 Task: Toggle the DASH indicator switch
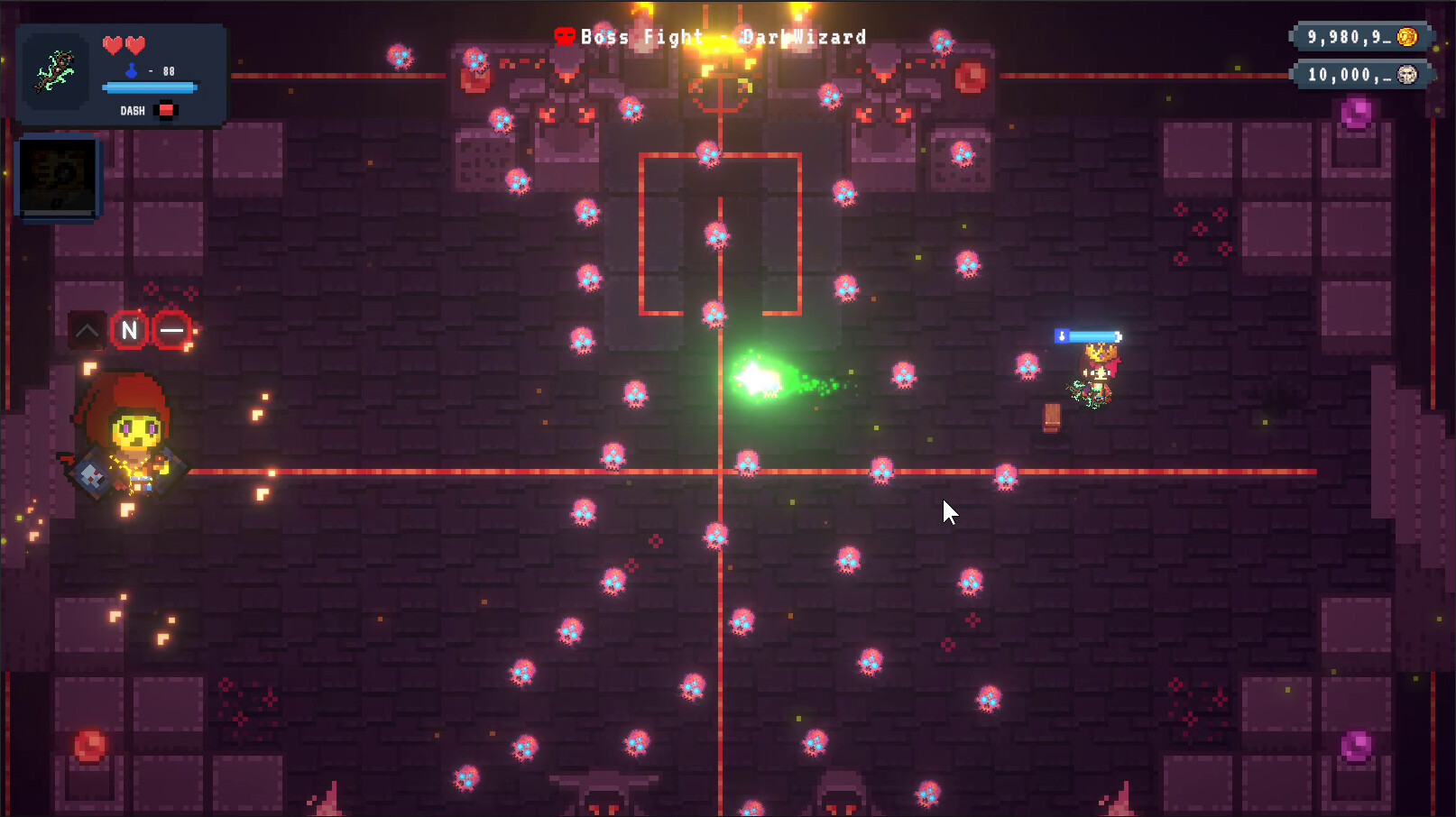click(x=165, y=109)
